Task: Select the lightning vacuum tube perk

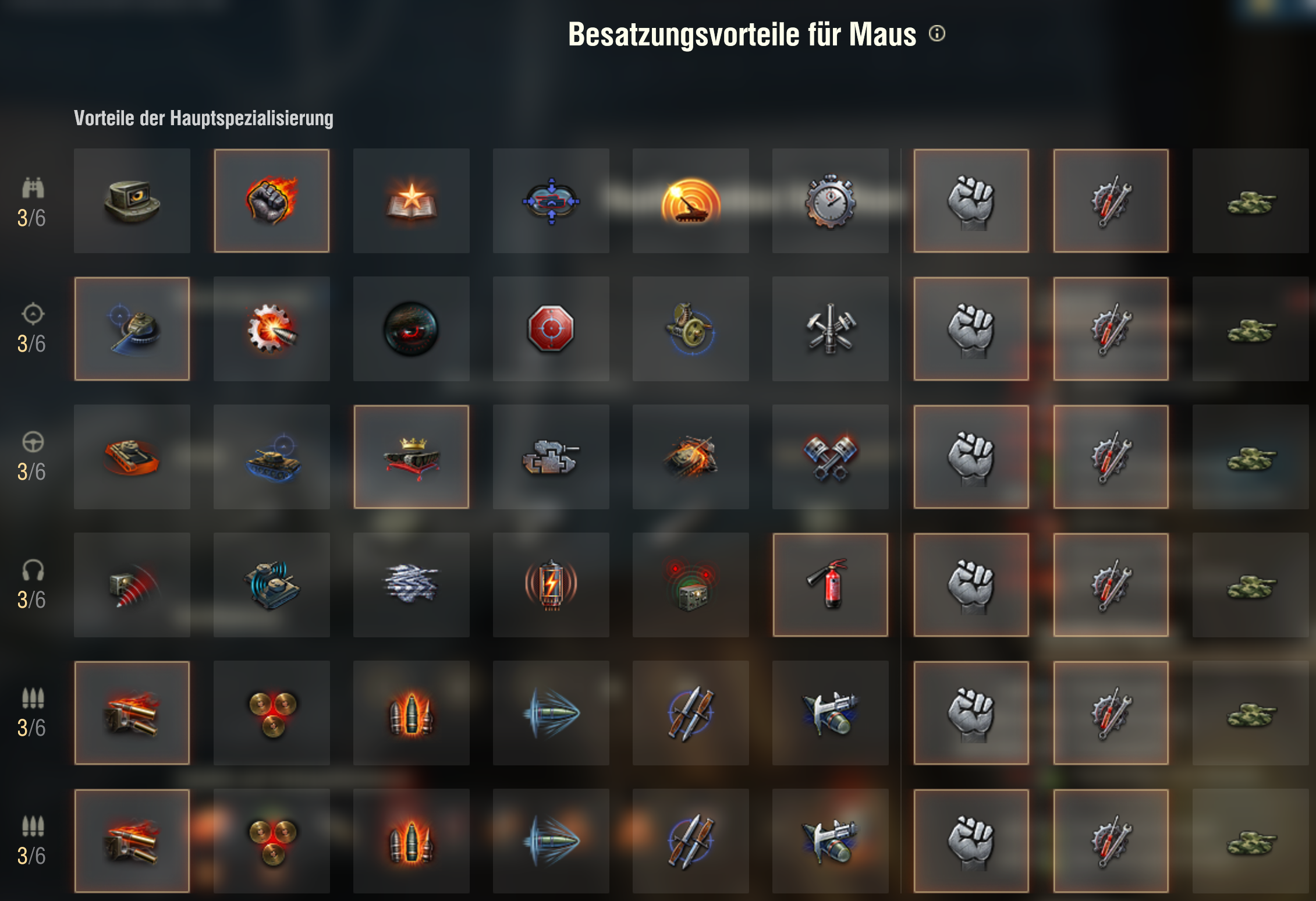Action: (551, 585)
